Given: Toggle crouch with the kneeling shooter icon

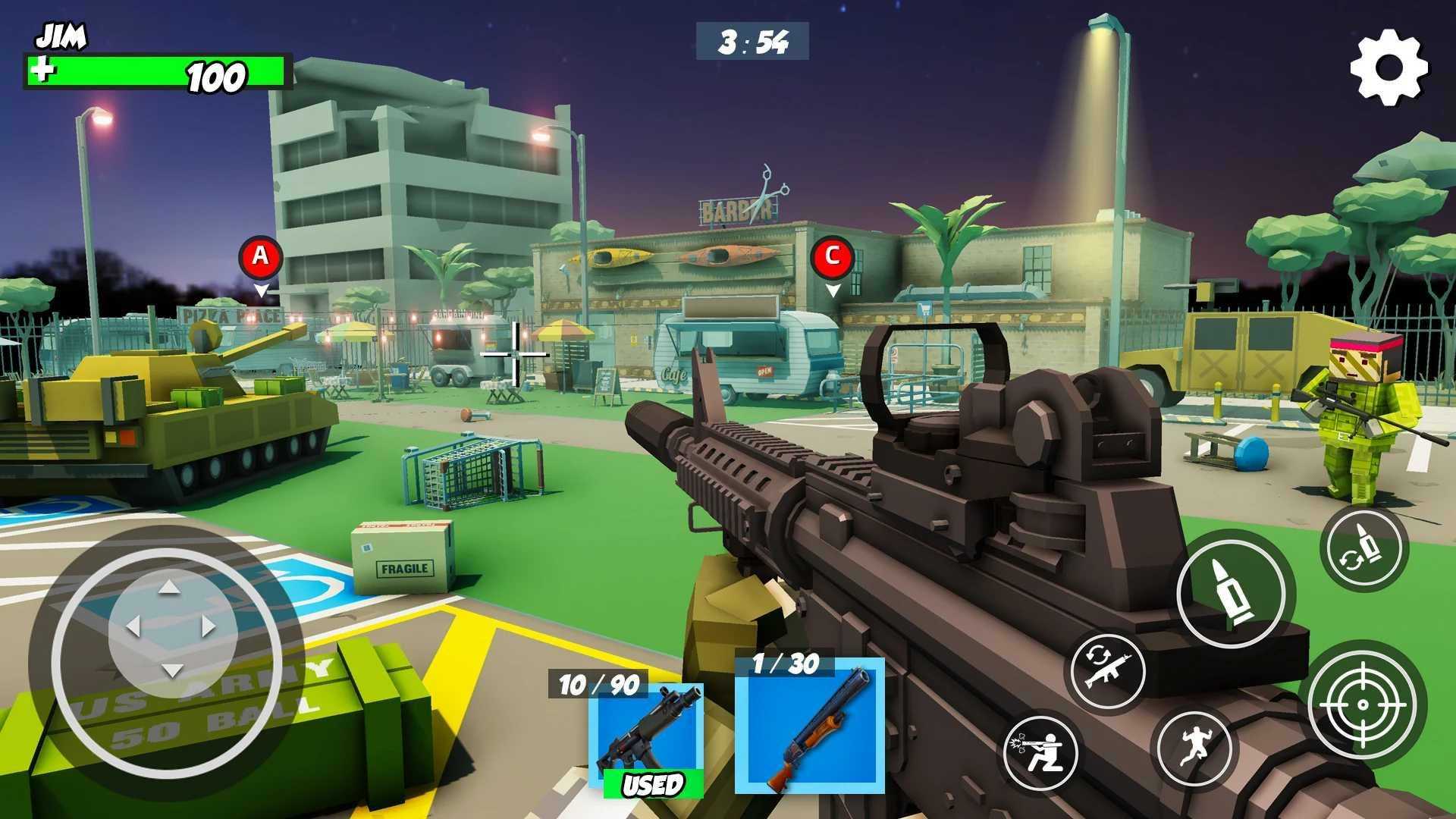Looking at the screenshot, I should (x=1042, y=752).
